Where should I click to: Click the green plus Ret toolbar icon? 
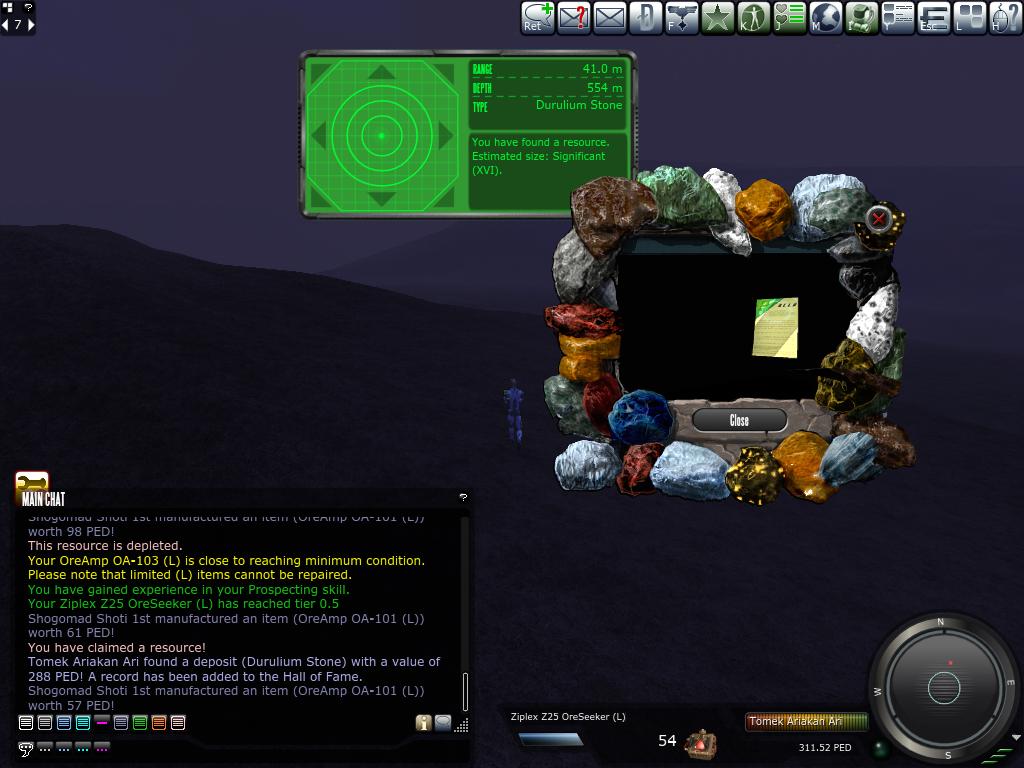tap(538, 17)
